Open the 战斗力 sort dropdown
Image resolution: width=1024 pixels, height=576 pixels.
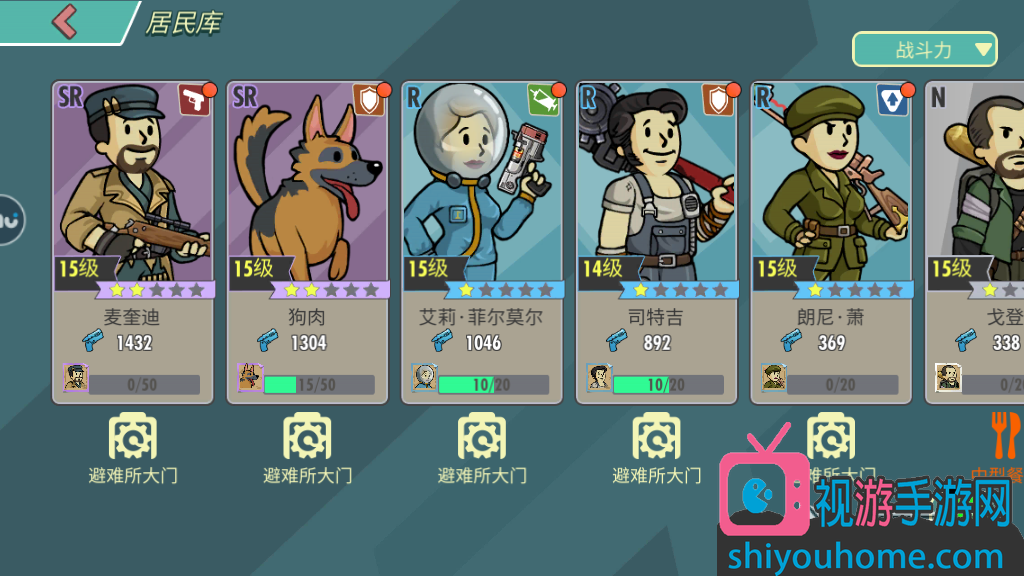coord(924,49)
